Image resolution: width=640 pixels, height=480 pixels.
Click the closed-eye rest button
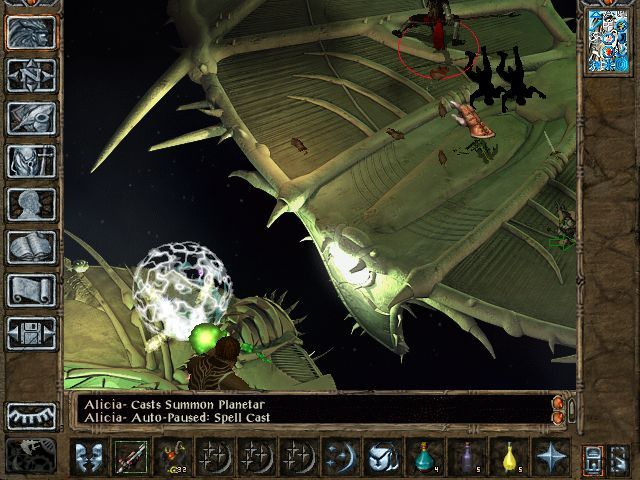[31, 415]
